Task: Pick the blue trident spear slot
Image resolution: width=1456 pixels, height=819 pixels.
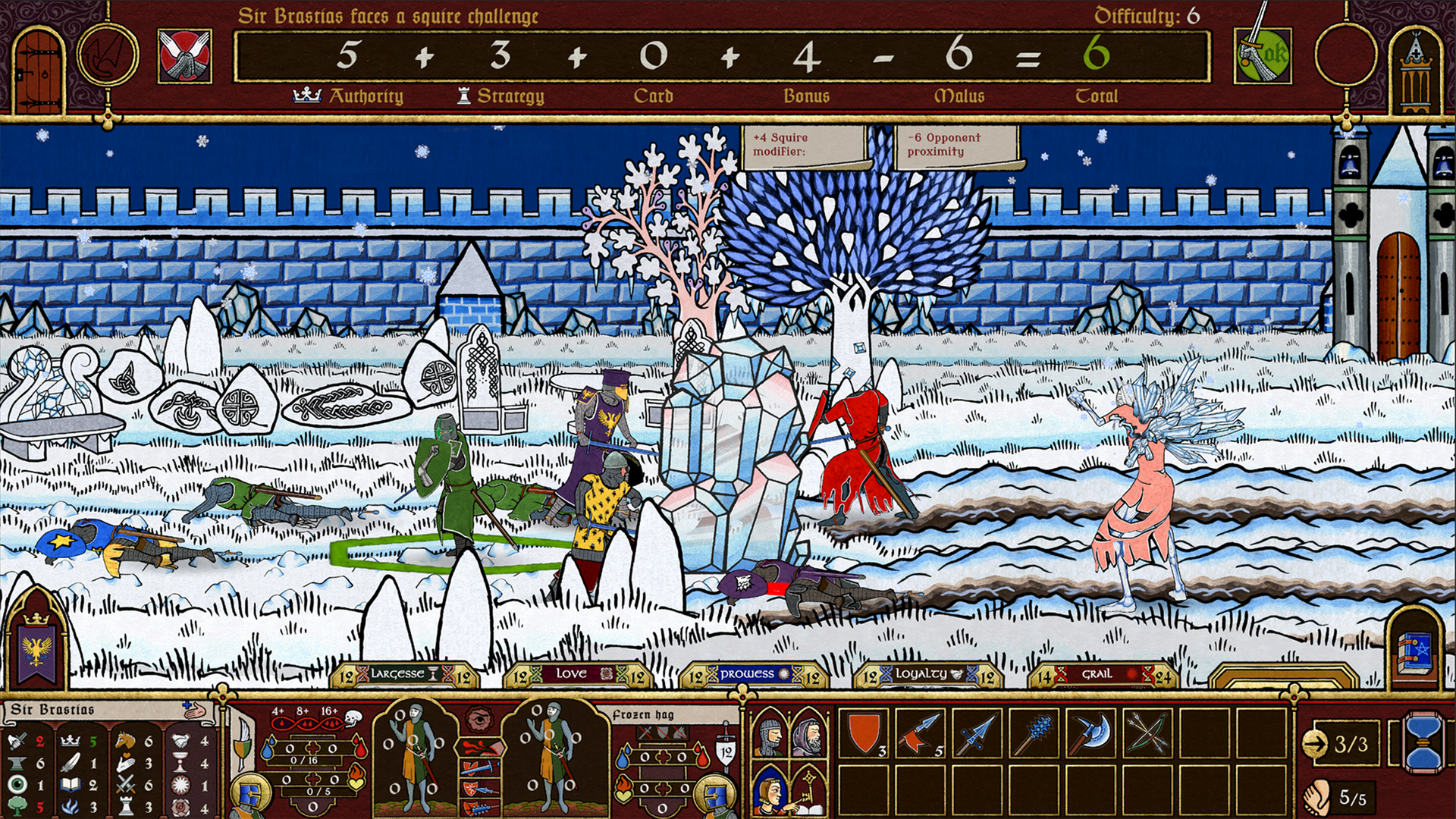Action: click(x=978, y=733)
